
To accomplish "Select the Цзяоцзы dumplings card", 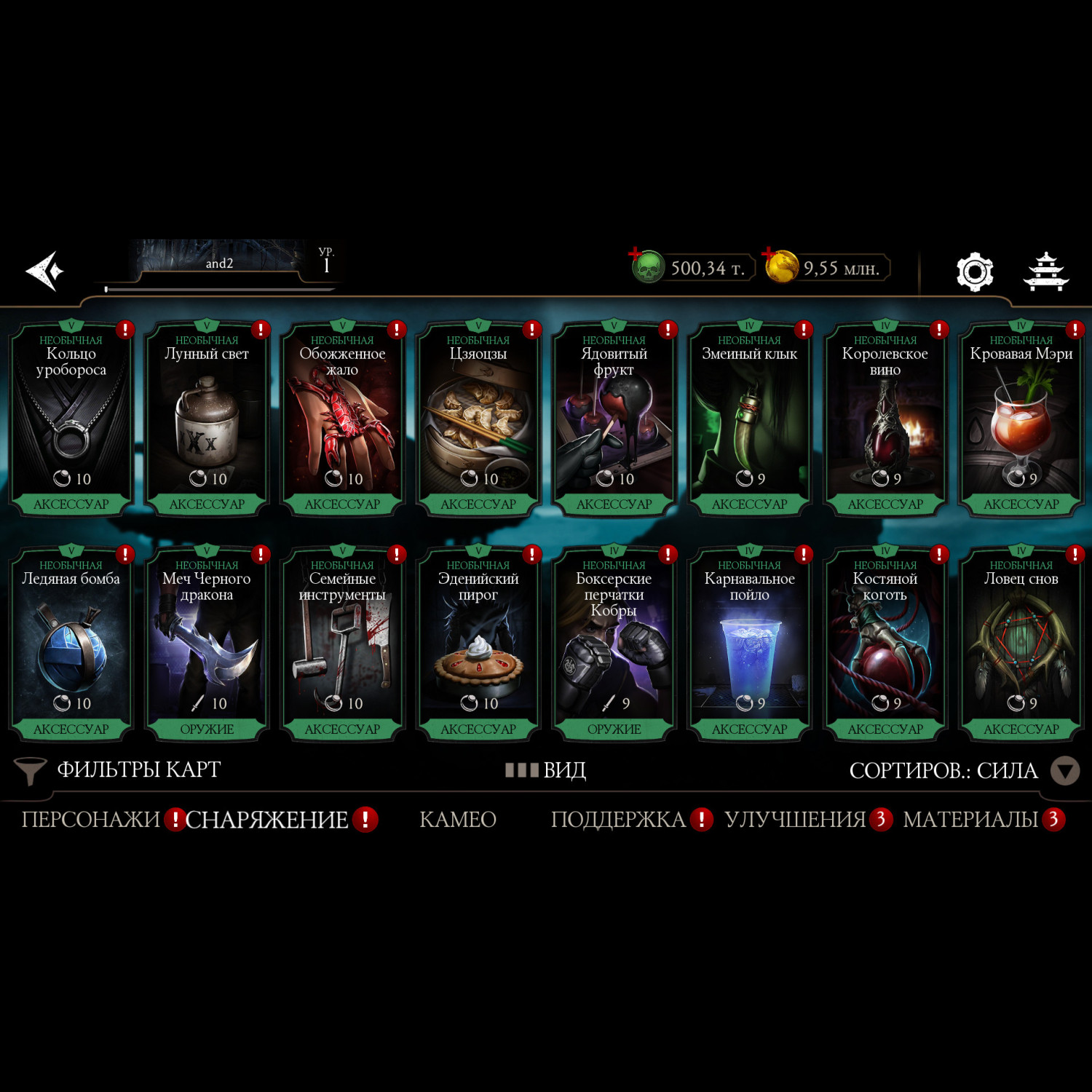I will (x=478, y=420).
